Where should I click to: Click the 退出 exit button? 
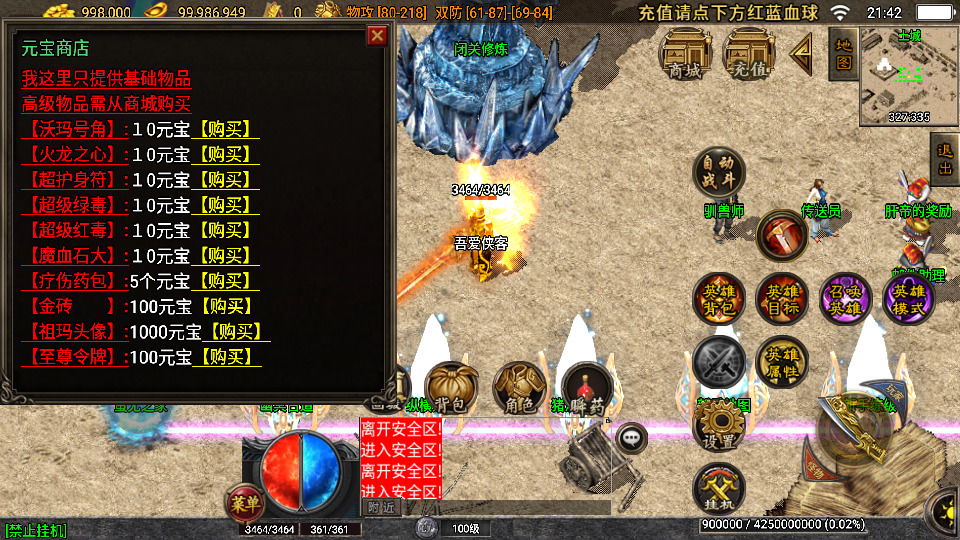click(x=943, y=161)
